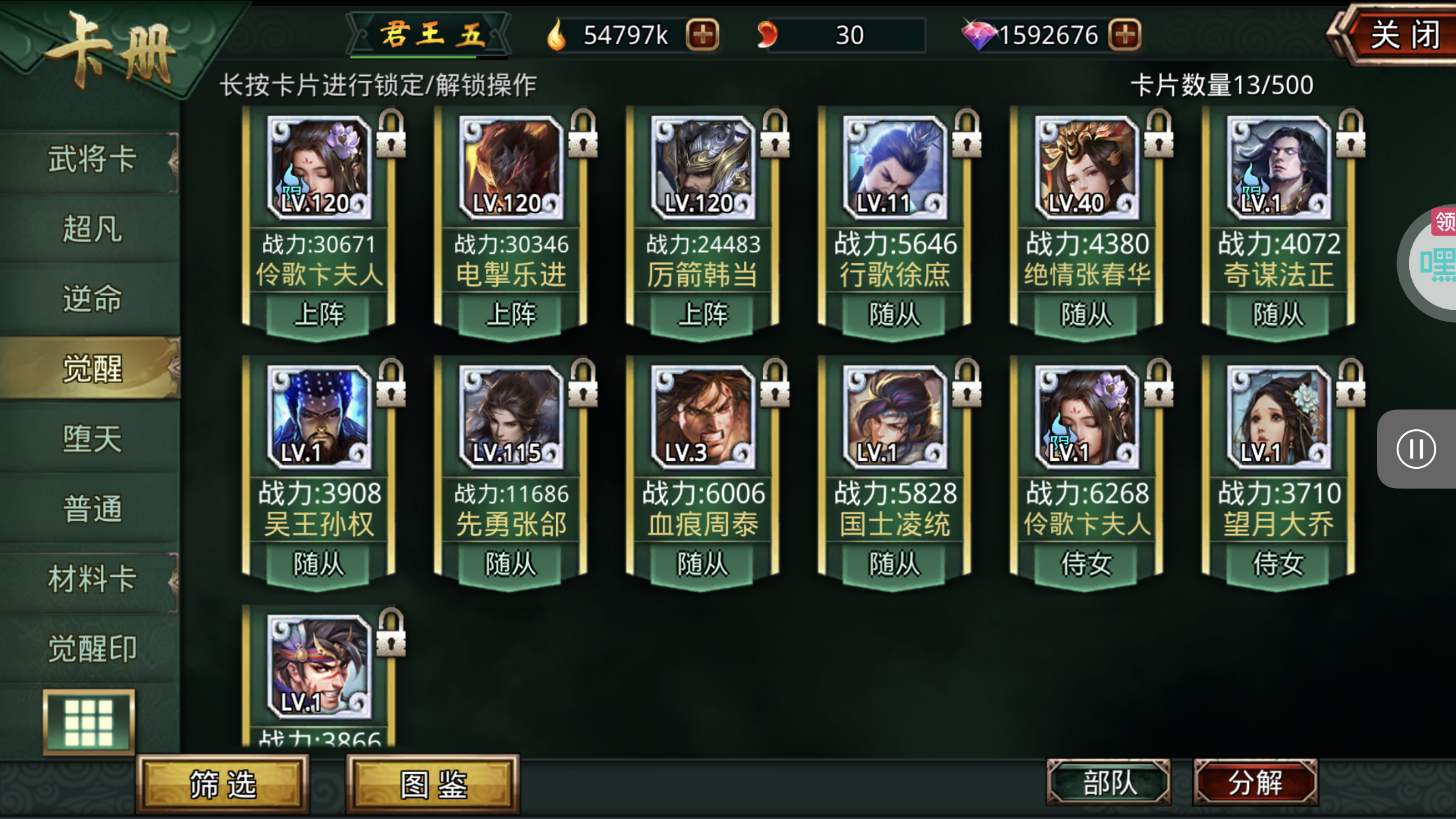Select the 普通 card category
This screenshot has height=819, width=1456.
91,508
